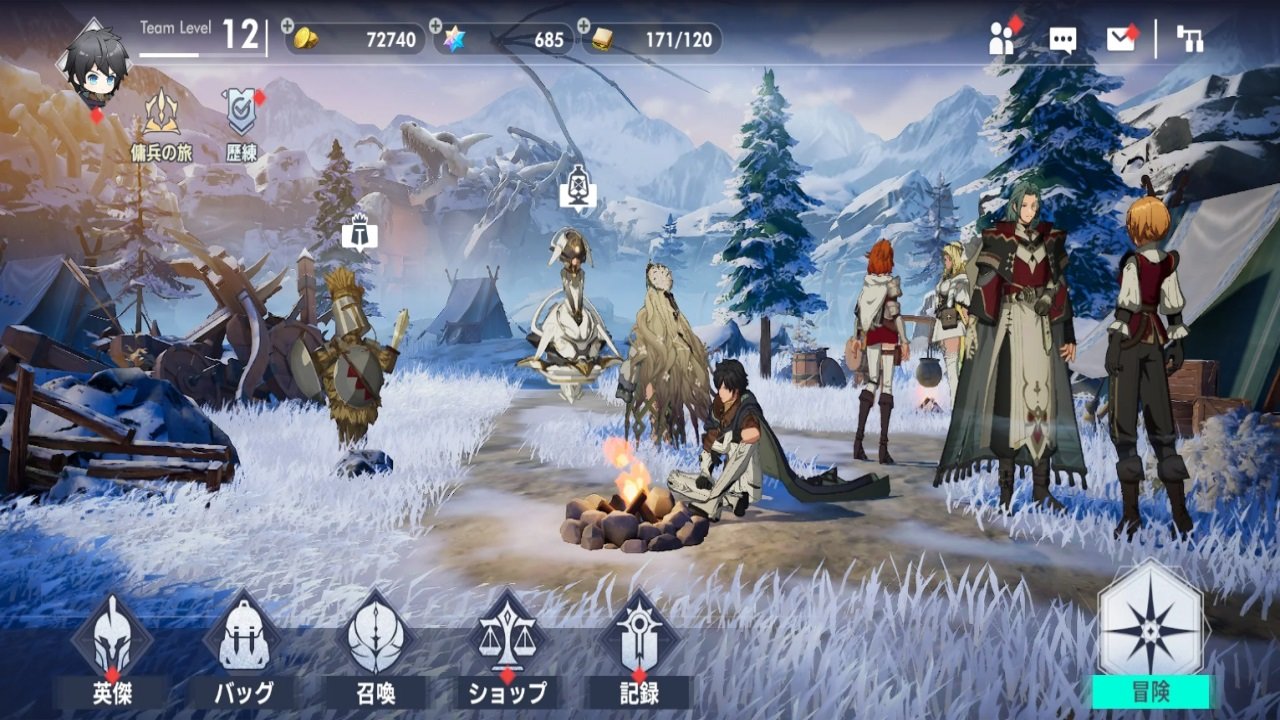
Task: Open the settings menu icon
Action: (x=1190, y=39)
